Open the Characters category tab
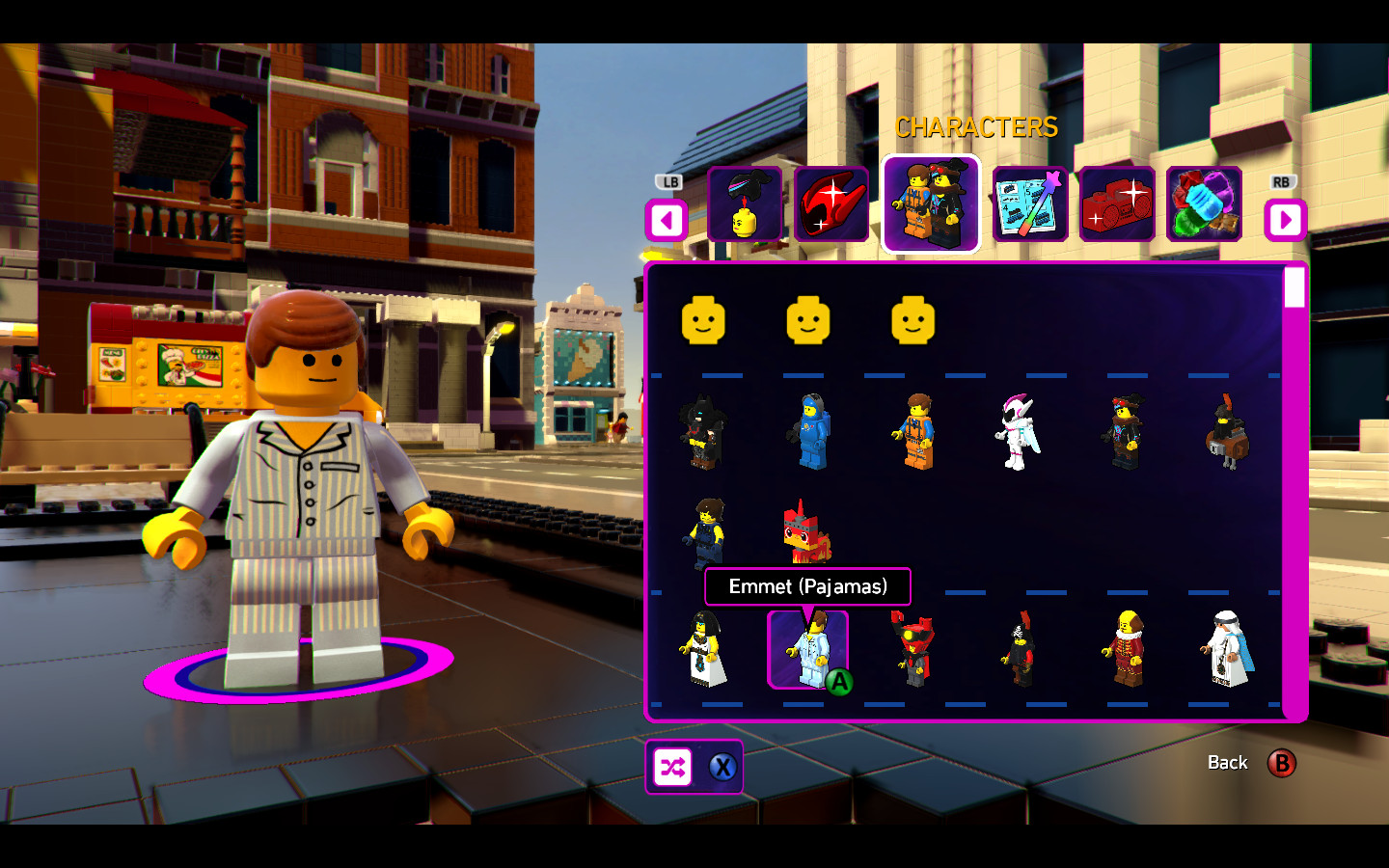This screenshot has height=868, width=1389. pos(930,205)
